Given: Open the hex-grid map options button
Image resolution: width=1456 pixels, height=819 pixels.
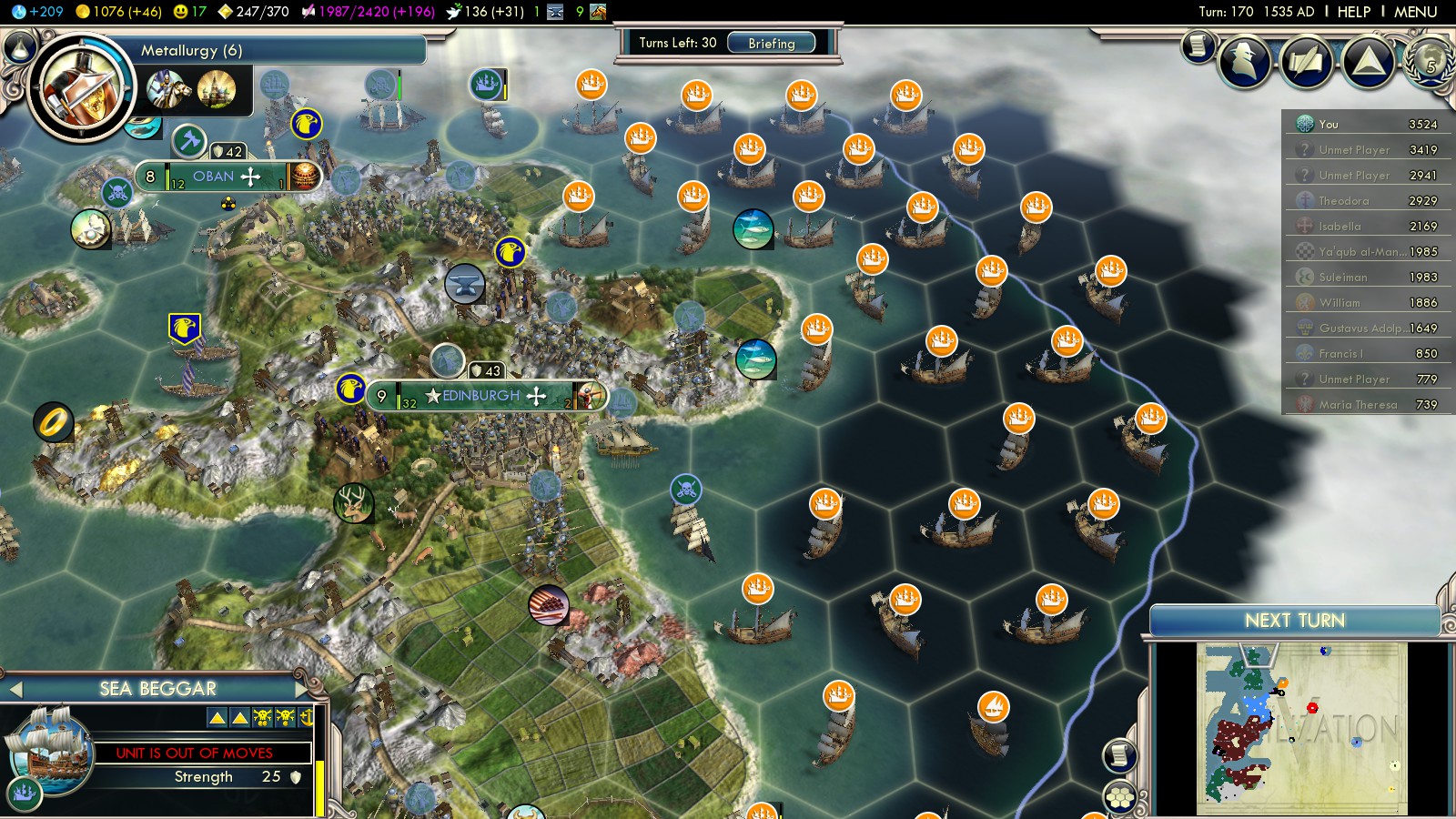Looking at the screenshot, I should coord(1120,797).
